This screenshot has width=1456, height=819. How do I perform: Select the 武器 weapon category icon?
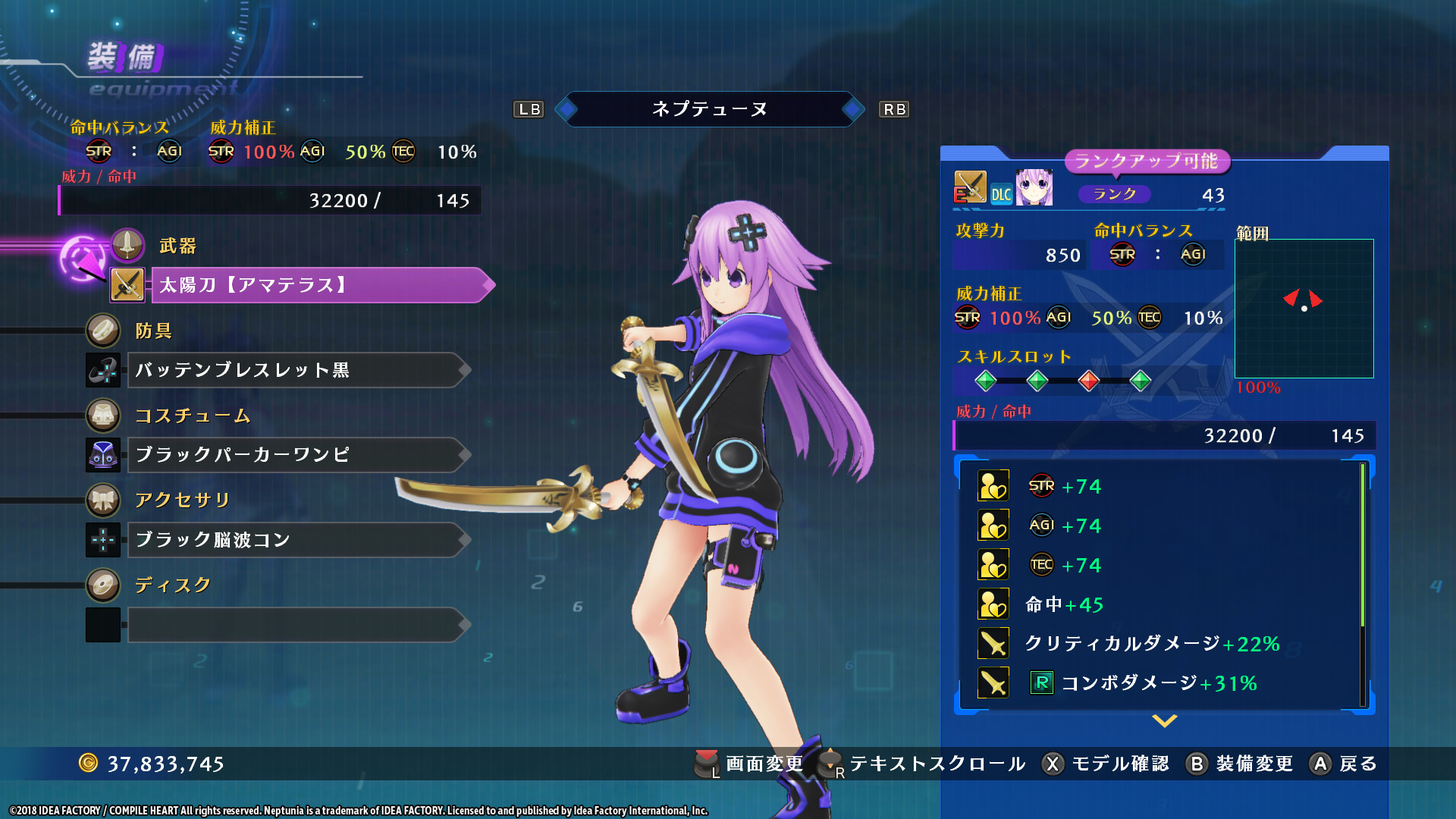(x=127, y=245)
